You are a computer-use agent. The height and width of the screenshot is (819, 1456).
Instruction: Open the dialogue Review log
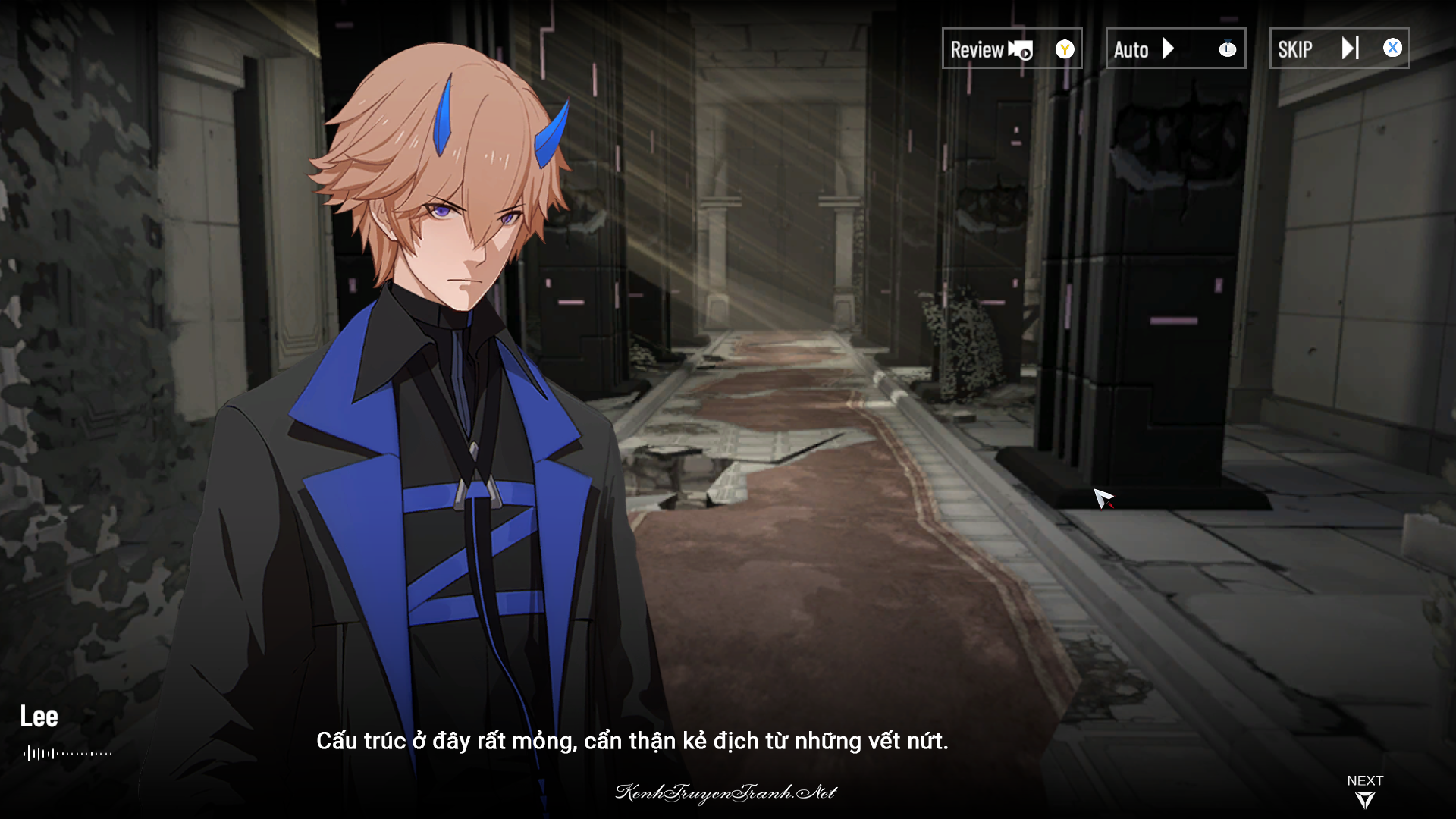1011,49
